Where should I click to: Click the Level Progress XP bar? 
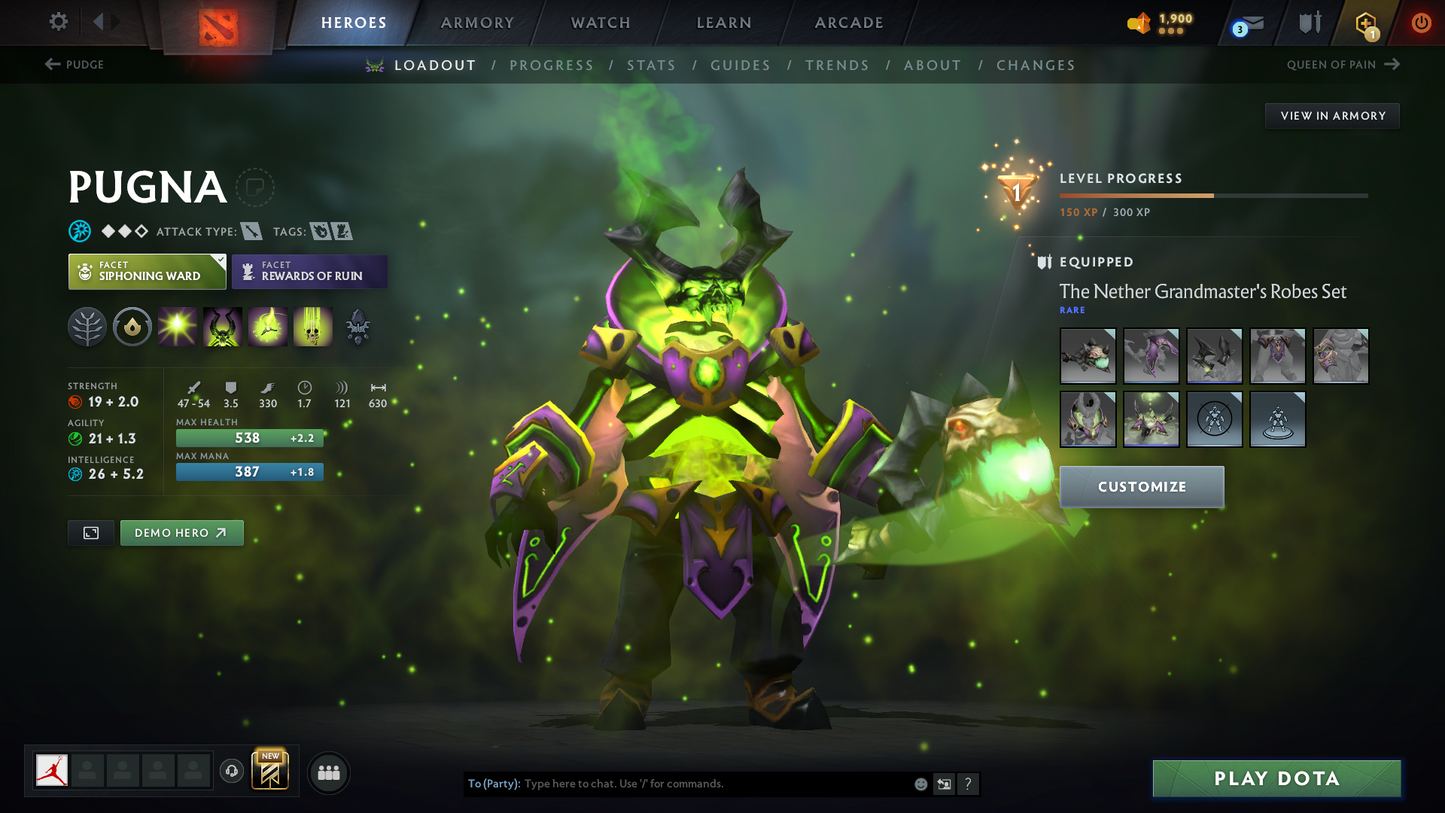[x=1213, y=196]
